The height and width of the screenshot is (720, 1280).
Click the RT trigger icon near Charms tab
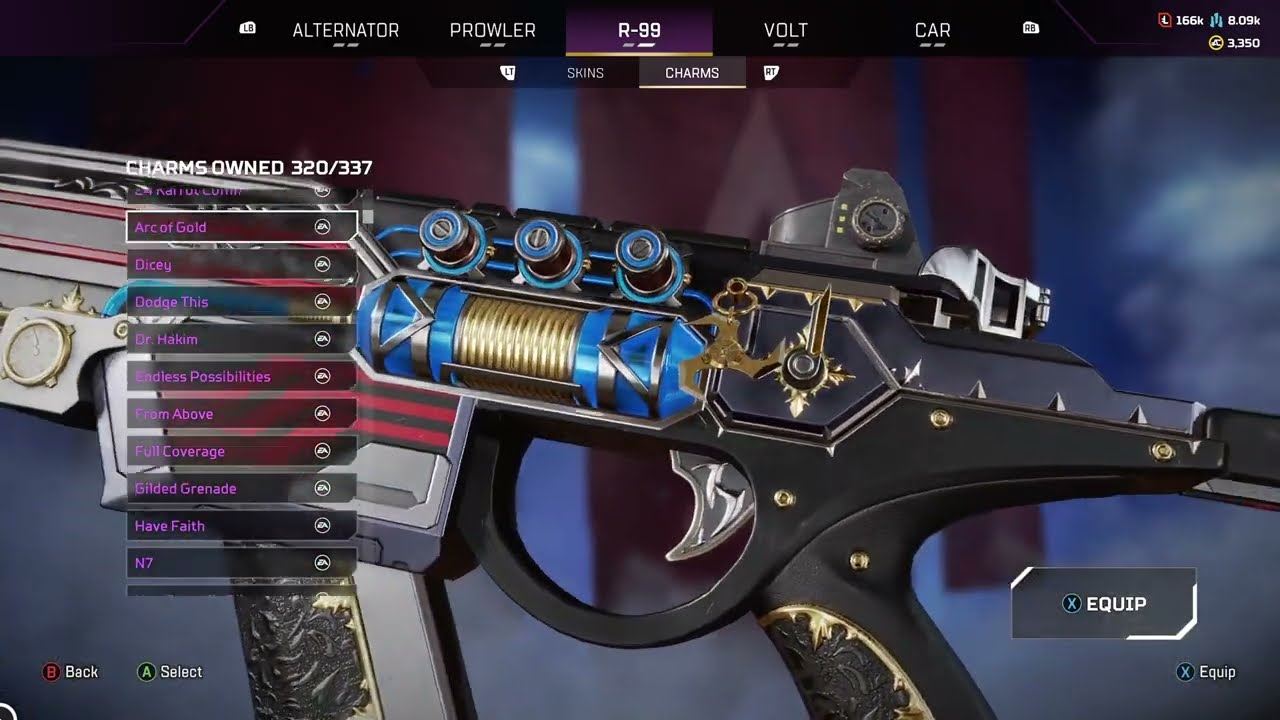pos(770,72)
